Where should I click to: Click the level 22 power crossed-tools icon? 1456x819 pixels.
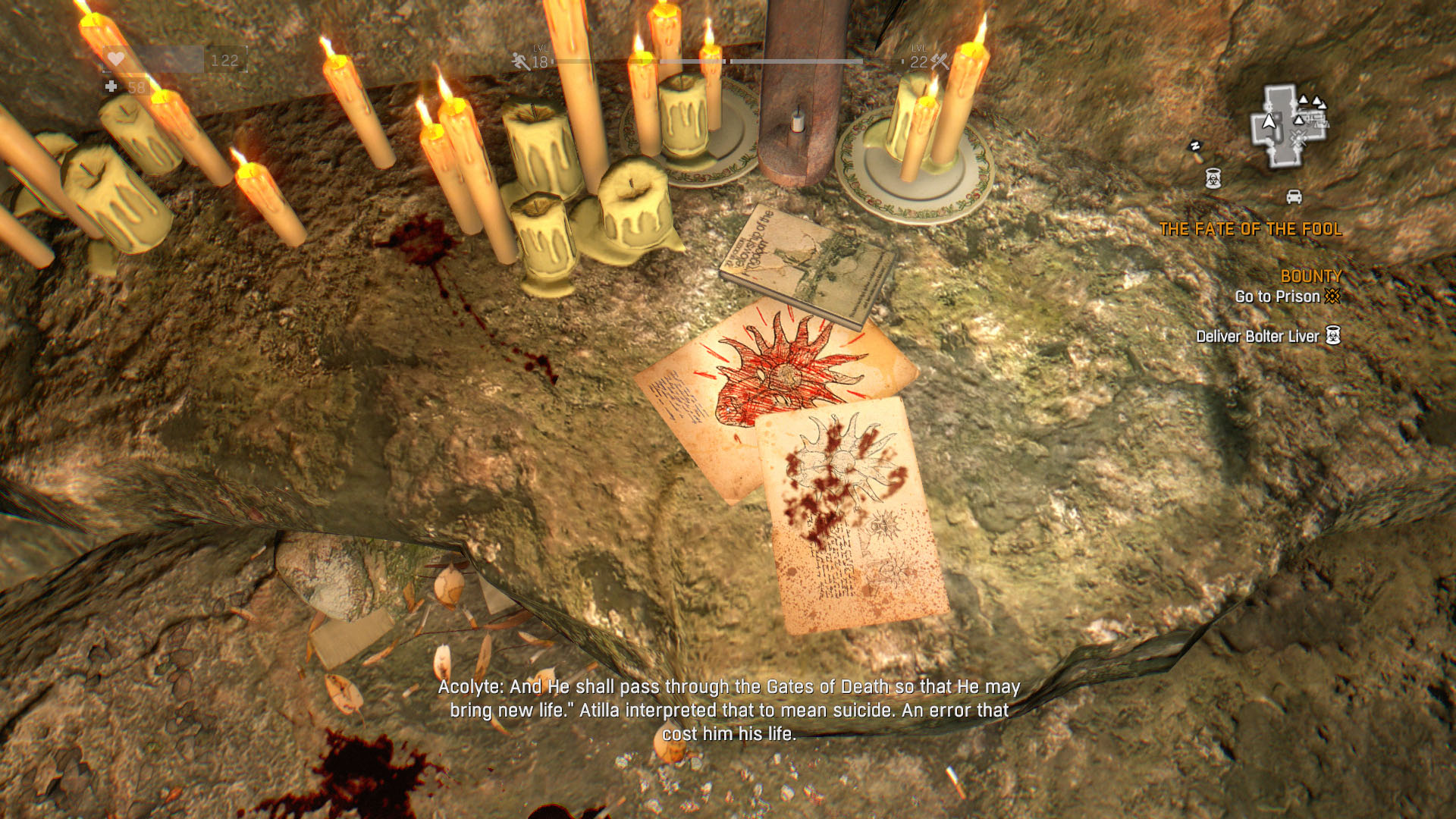pos(940,61)
